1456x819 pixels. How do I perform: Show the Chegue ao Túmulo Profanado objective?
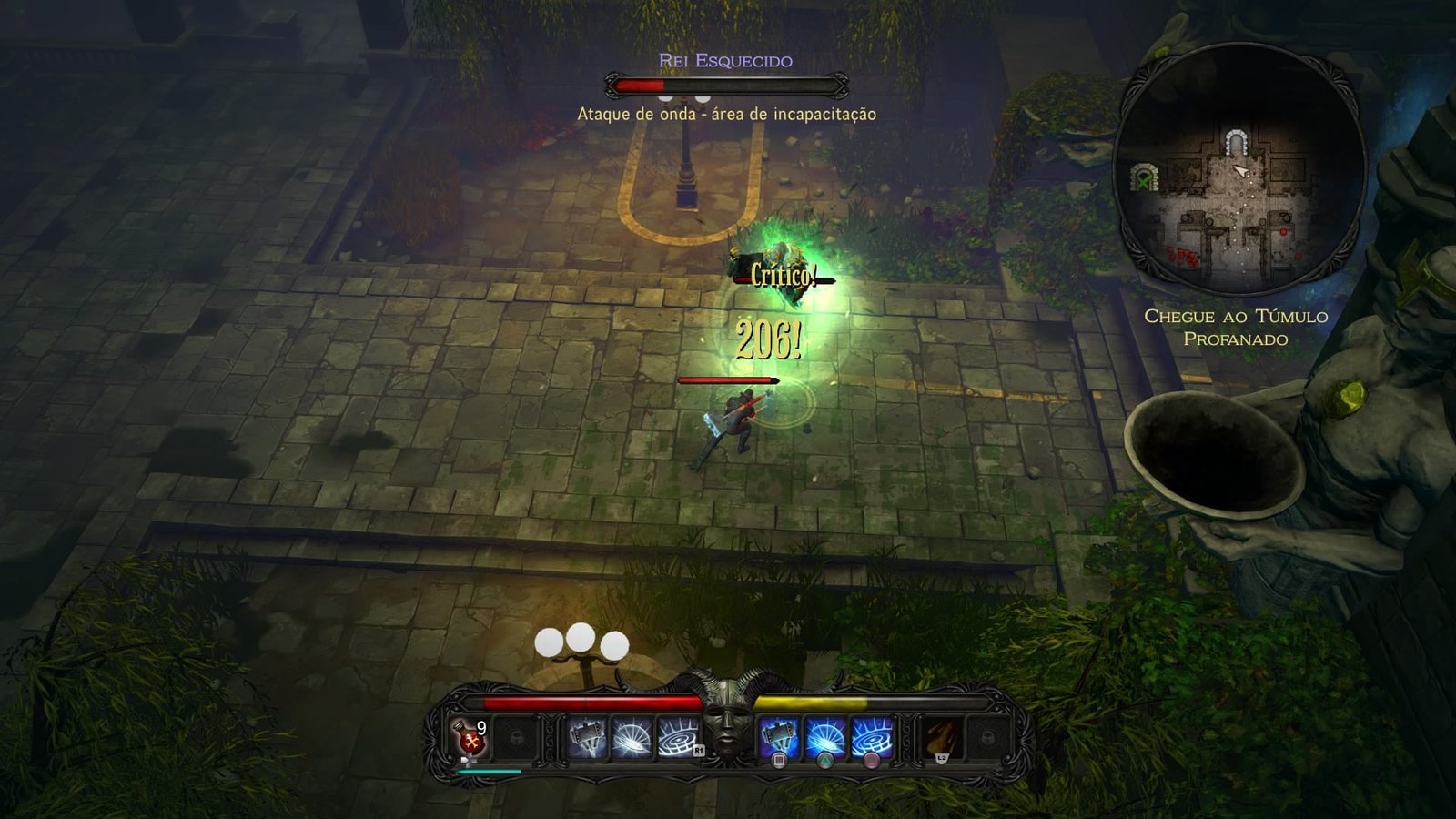(x=1235, y=328)
